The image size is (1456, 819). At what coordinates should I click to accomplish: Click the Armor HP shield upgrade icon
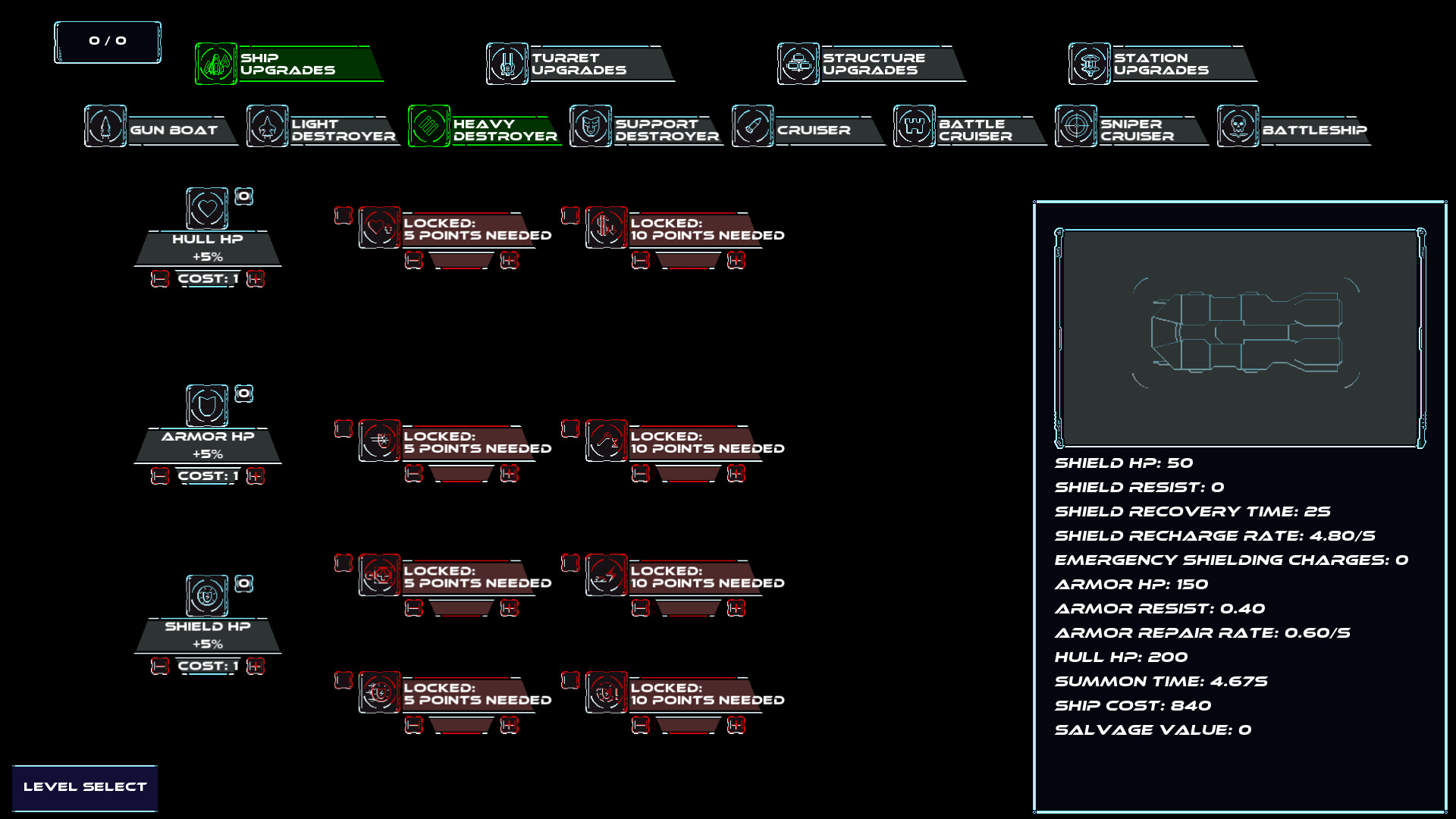tap(206, 406)
